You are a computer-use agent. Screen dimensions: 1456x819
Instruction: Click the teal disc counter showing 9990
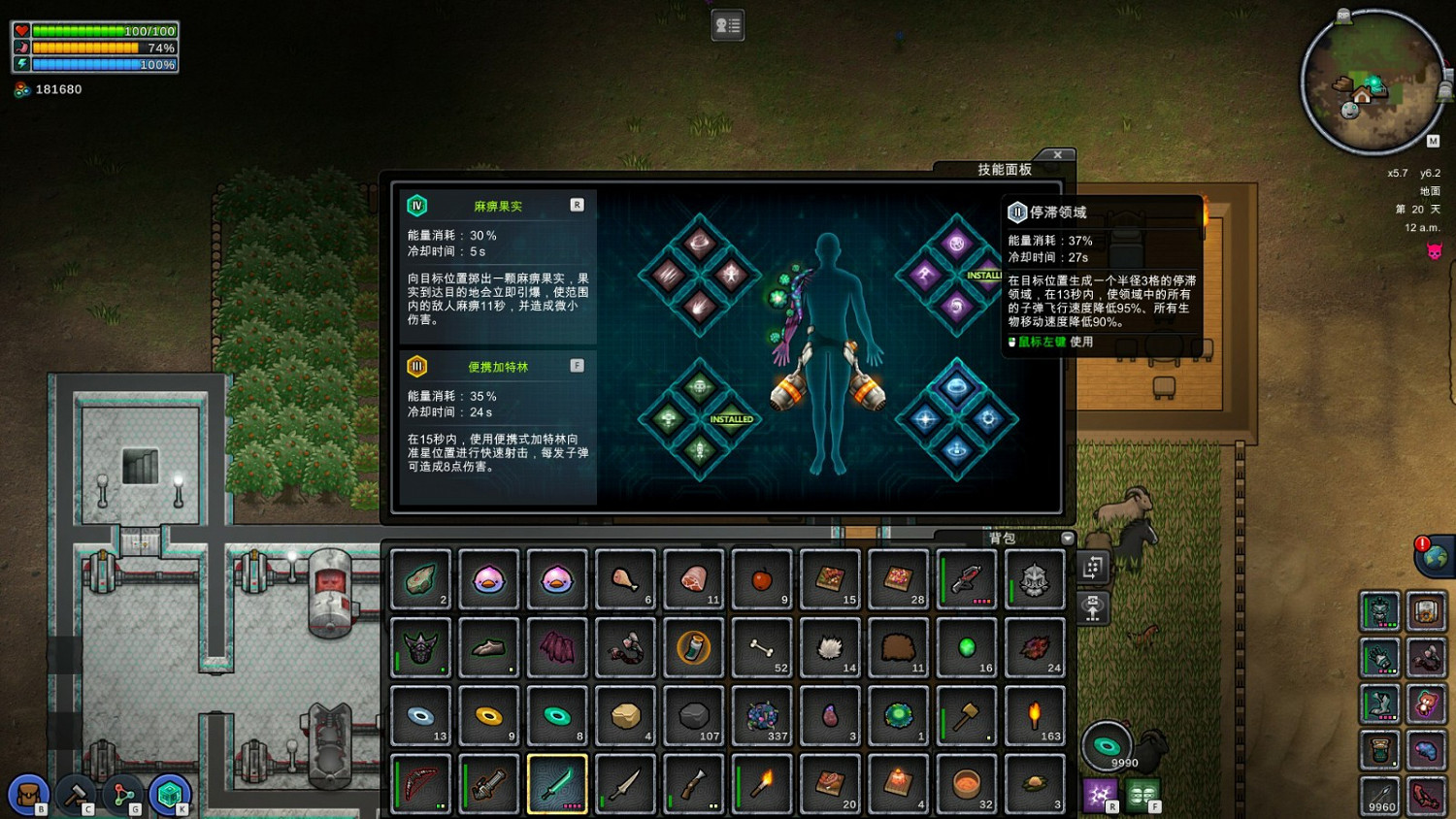pyautogui.click(x=1109, y=747)
